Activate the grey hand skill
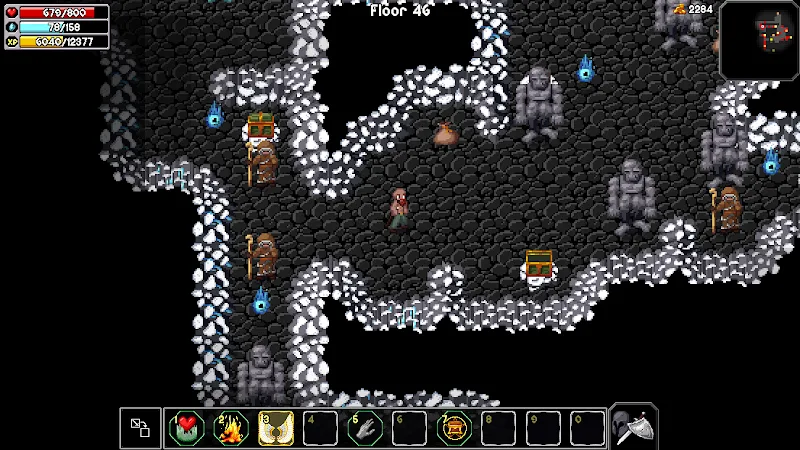 (x=365, y=428)
